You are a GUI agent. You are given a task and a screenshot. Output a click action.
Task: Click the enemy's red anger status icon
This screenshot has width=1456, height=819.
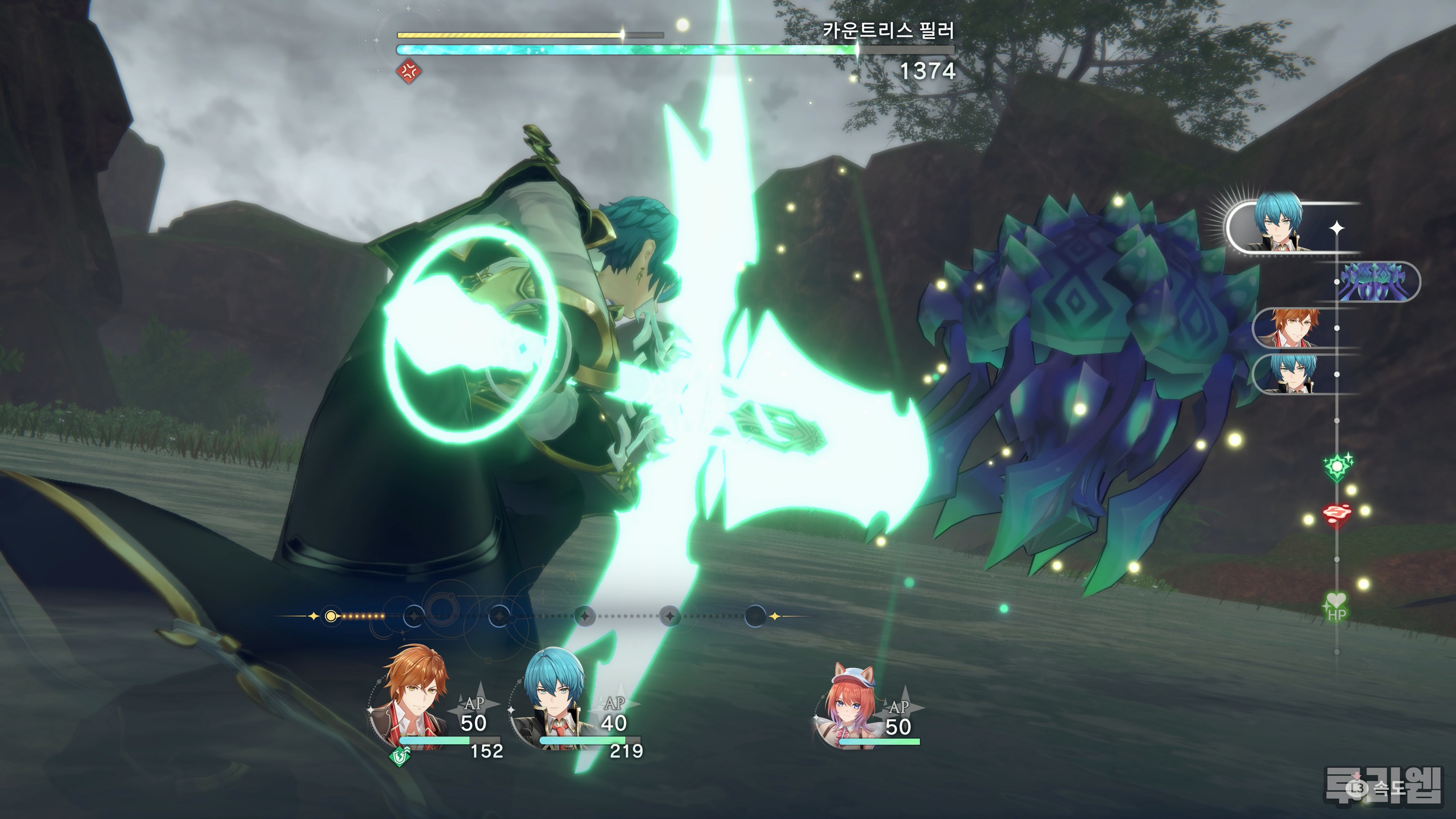(409, 71)
